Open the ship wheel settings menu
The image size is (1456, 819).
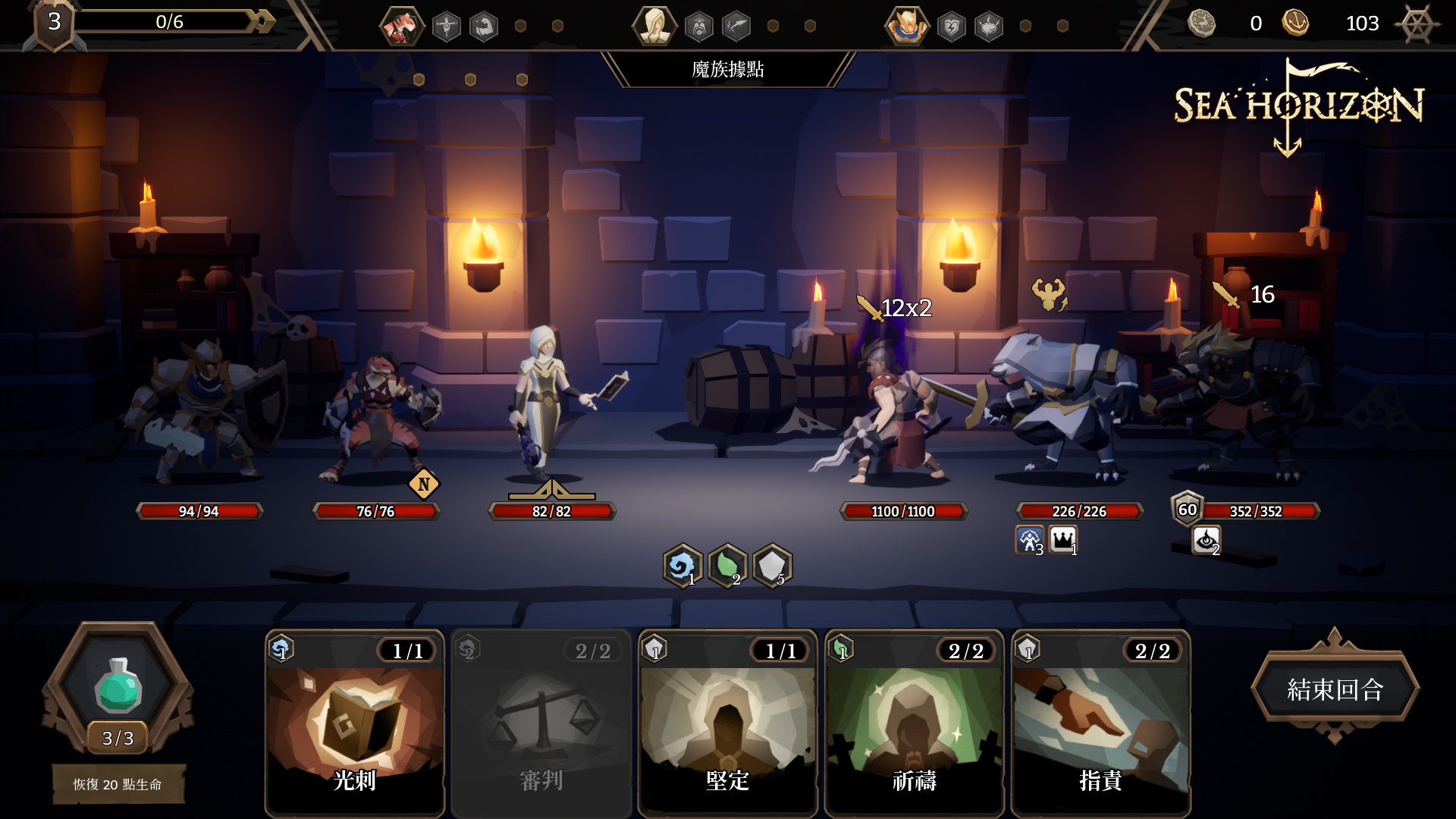point(1416,24)
